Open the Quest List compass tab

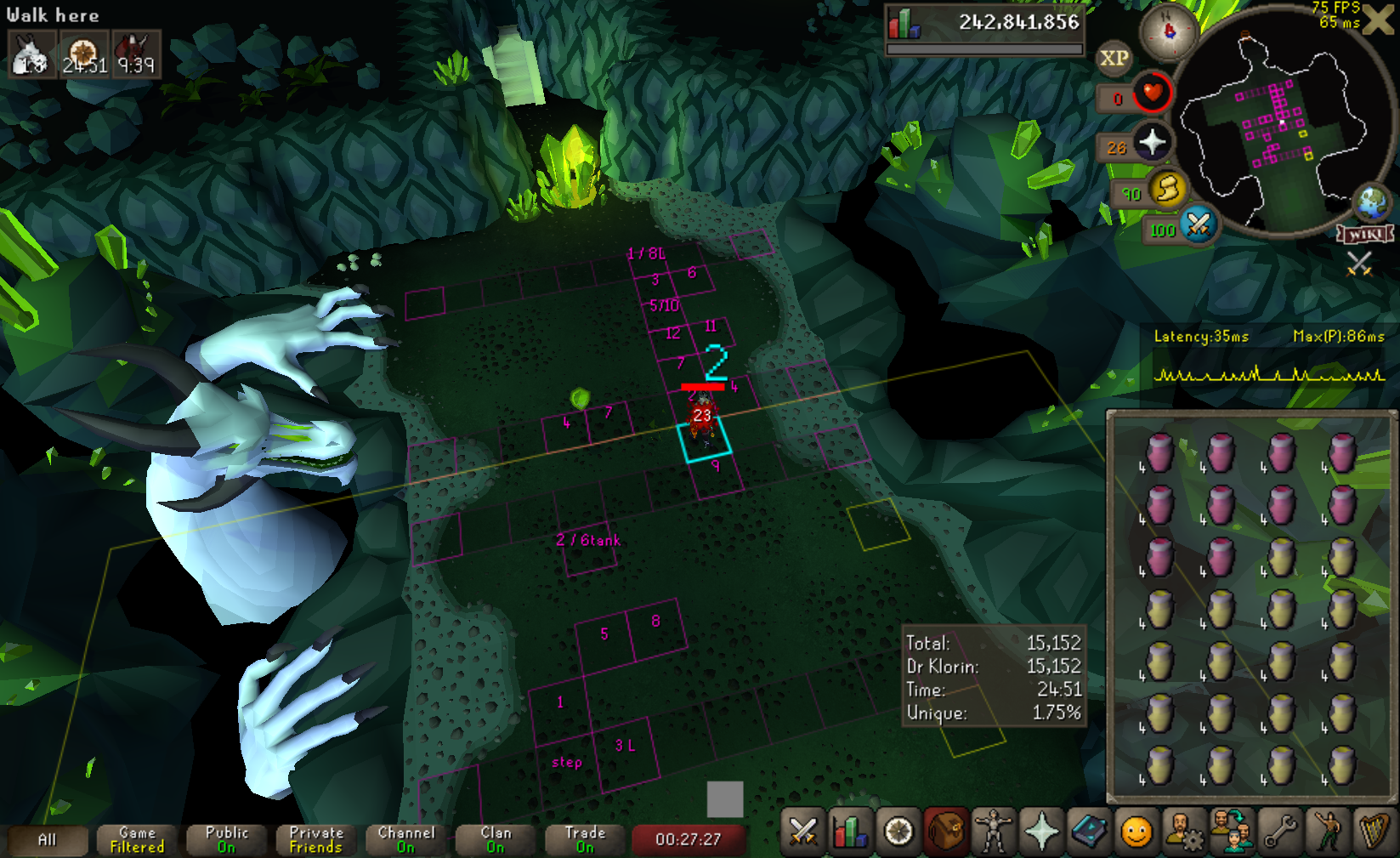898,832
